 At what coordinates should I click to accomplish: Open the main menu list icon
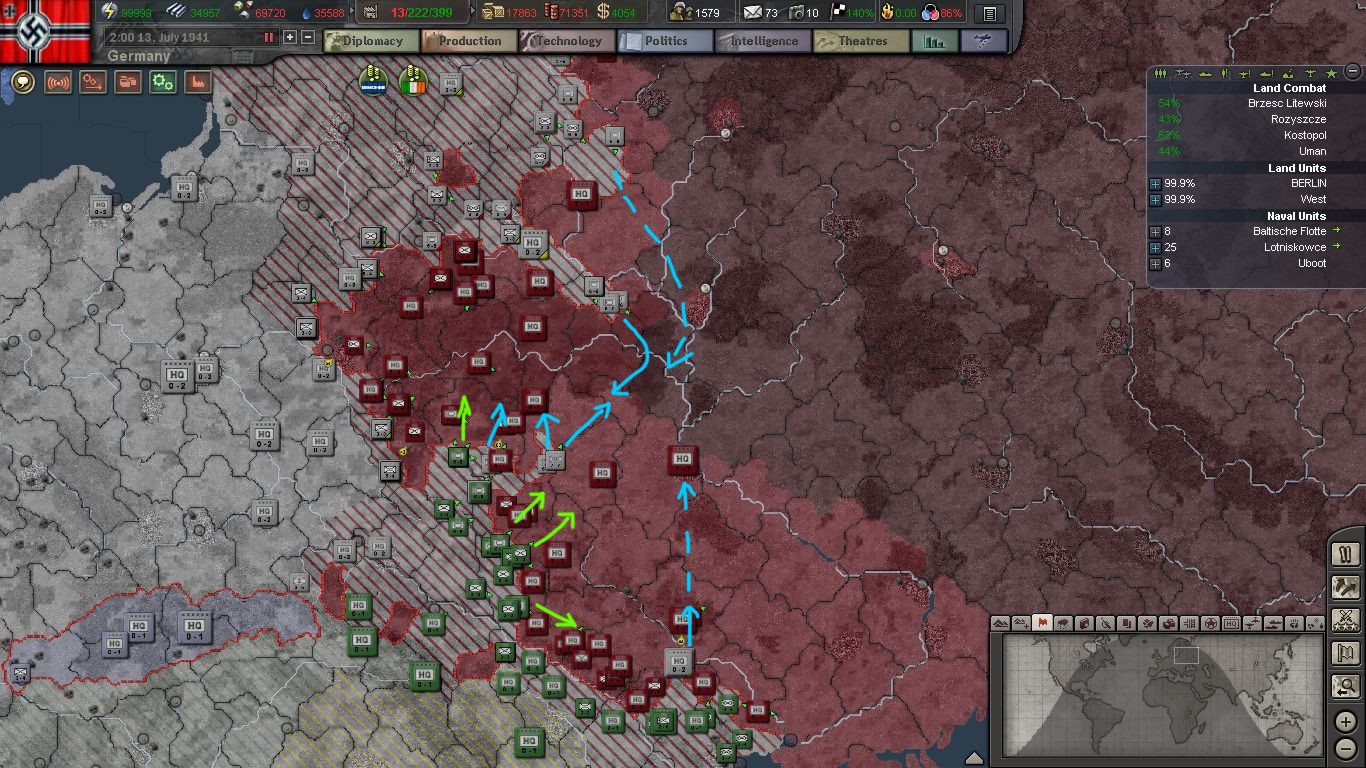click(989, 13)
